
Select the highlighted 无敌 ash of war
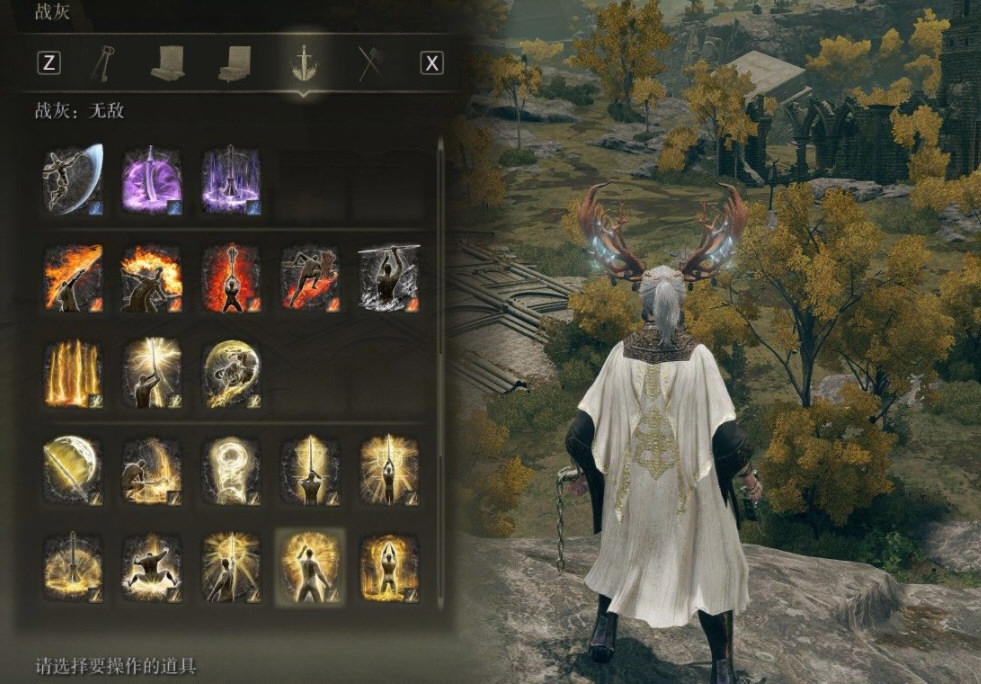tap(310, 566)
